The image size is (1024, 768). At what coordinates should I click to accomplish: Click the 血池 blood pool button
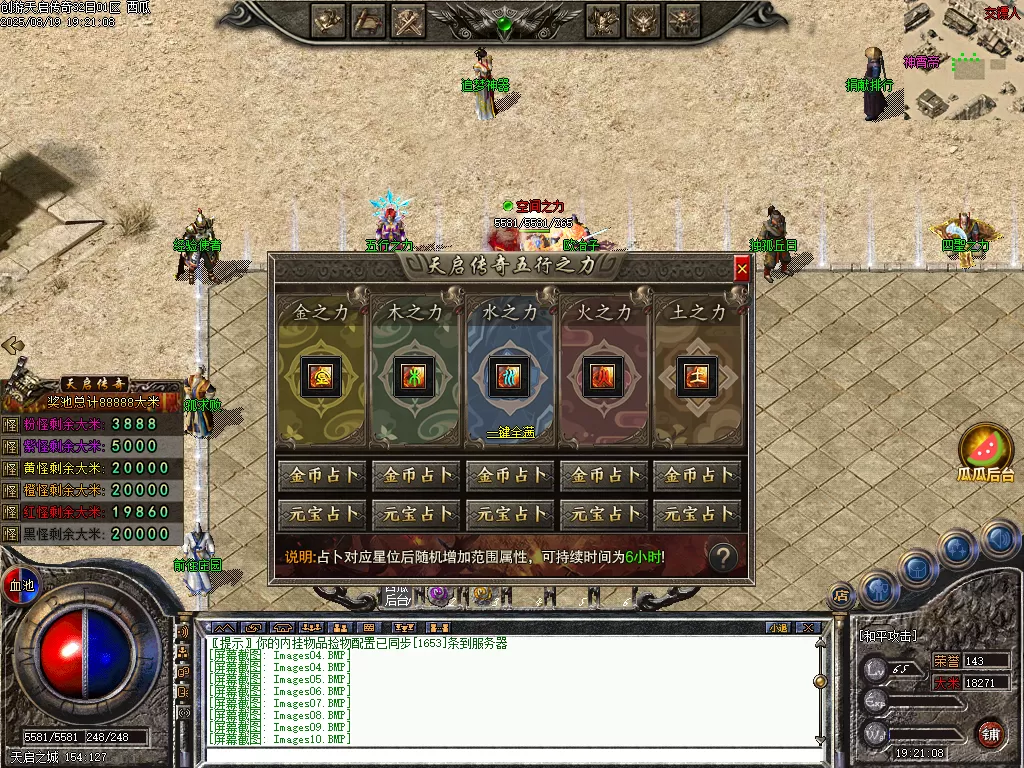(20, 582)
